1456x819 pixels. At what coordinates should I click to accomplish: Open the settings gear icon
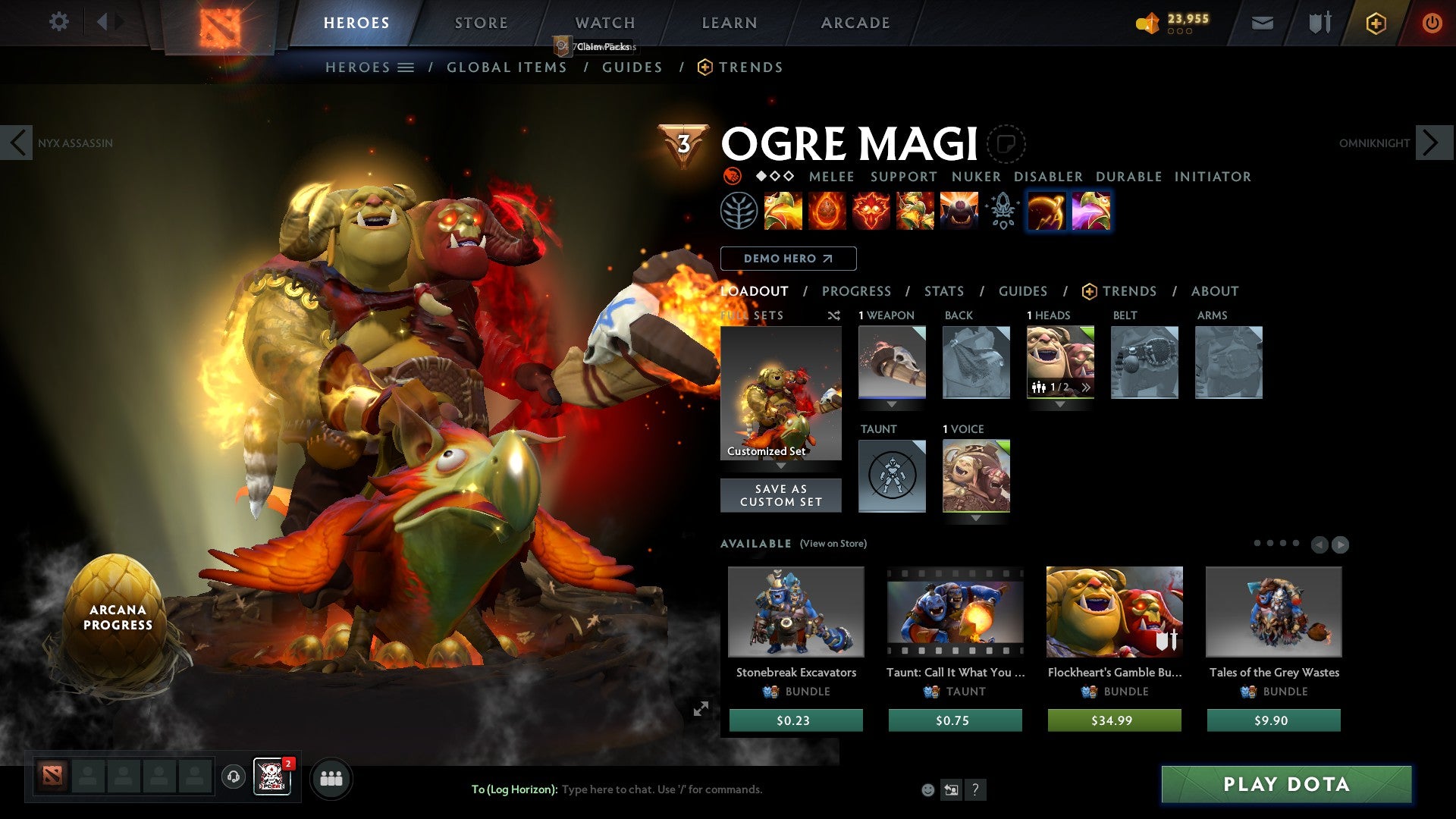(x=58, y=22)
